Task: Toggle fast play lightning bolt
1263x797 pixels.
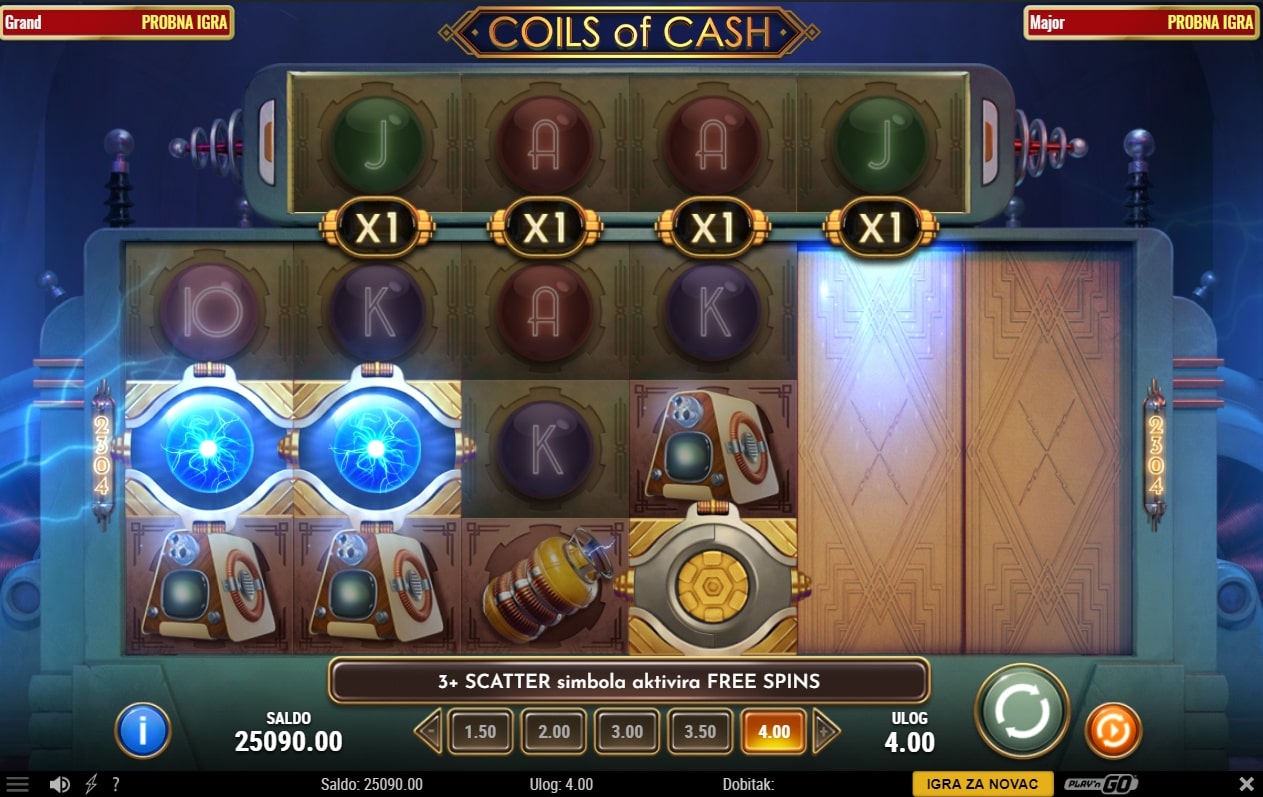Action: (91, 785)
